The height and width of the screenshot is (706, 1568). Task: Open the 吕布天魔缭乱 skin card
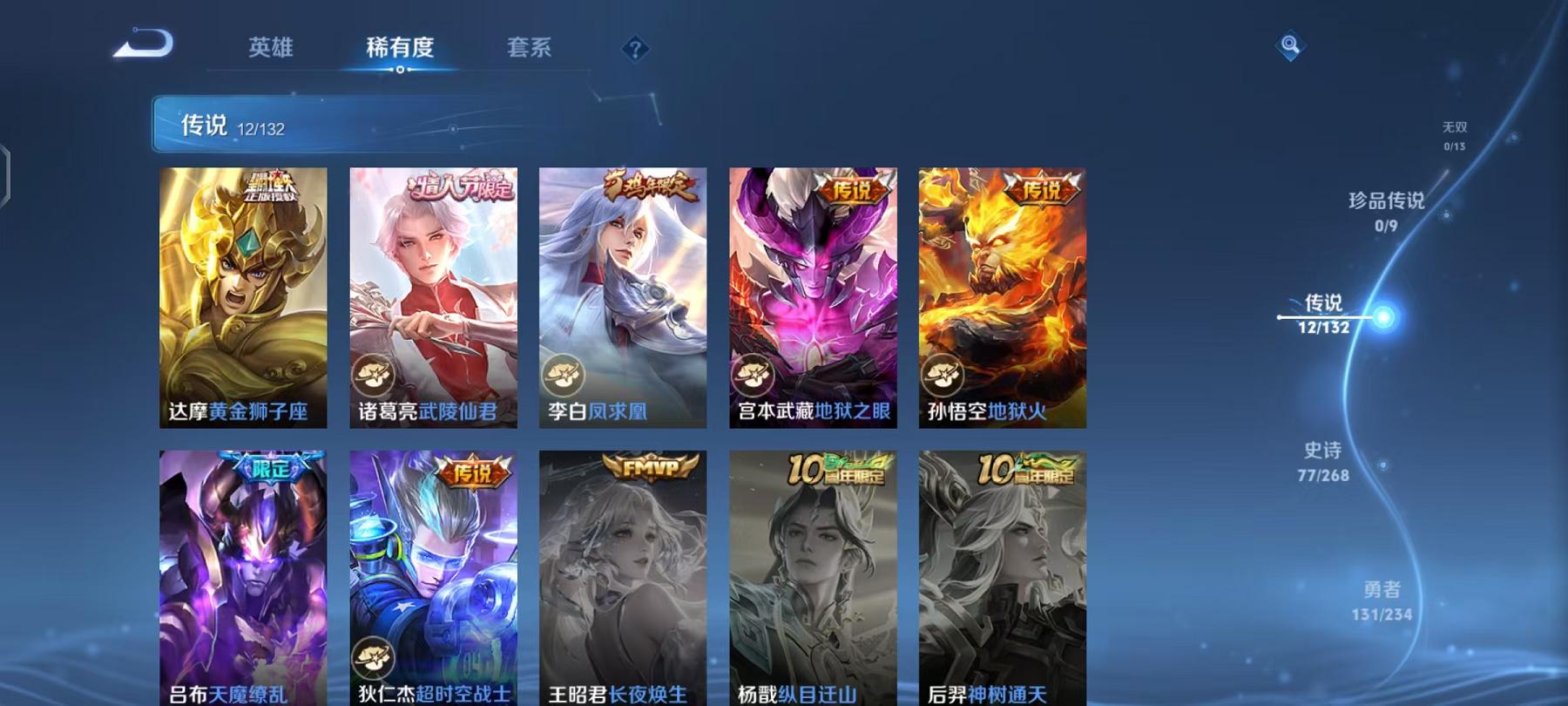point(245,575)
